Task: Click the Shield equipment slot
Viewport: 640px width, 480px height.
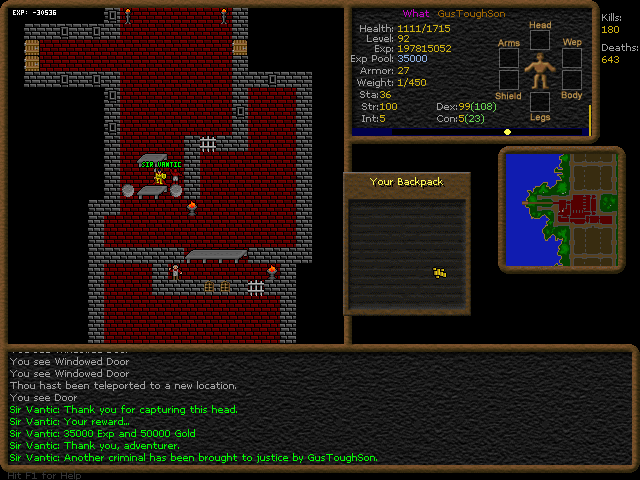Action: coord(509,82)
